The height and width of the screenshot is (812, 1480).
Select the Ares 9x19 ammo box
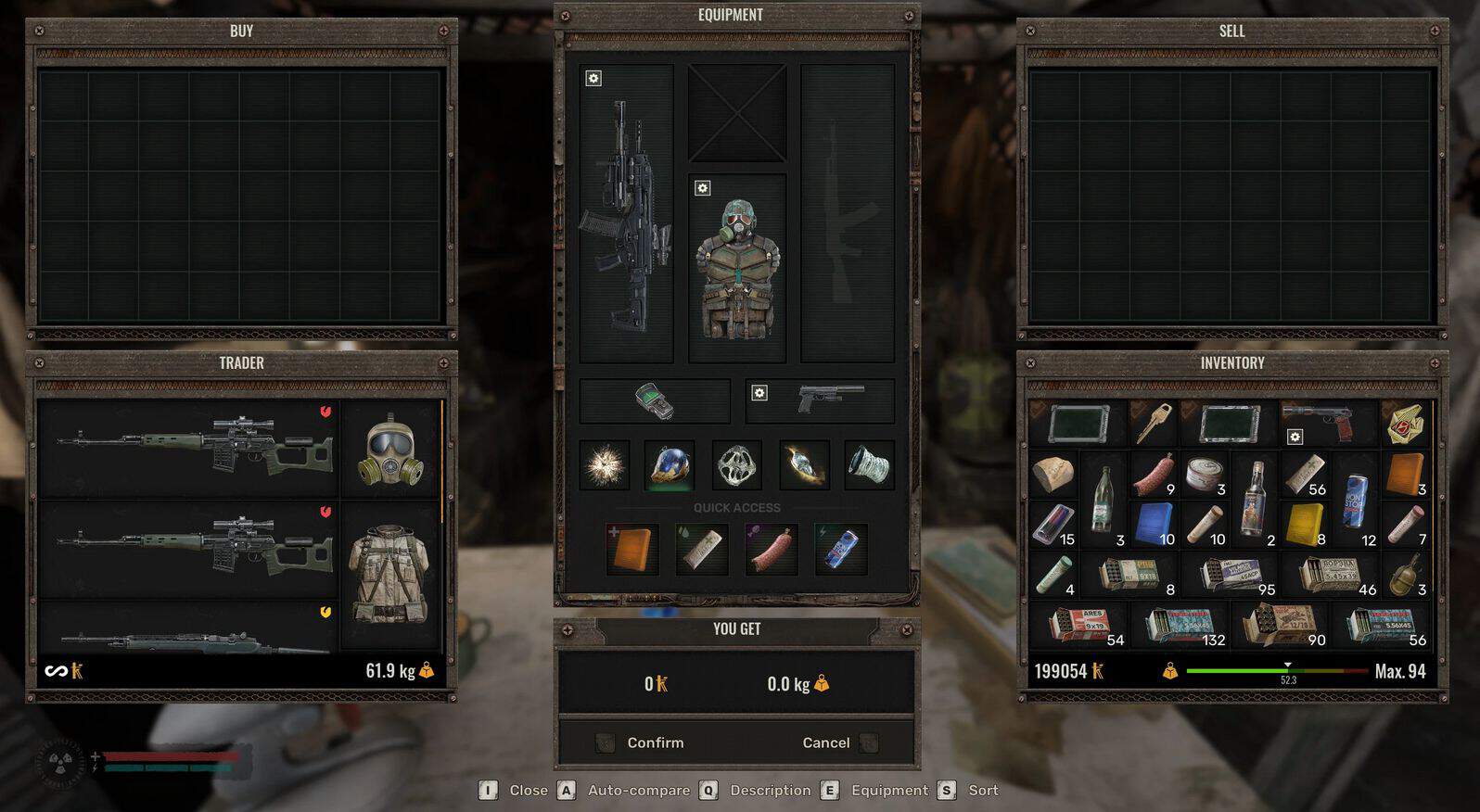(x=1081, y=626)
